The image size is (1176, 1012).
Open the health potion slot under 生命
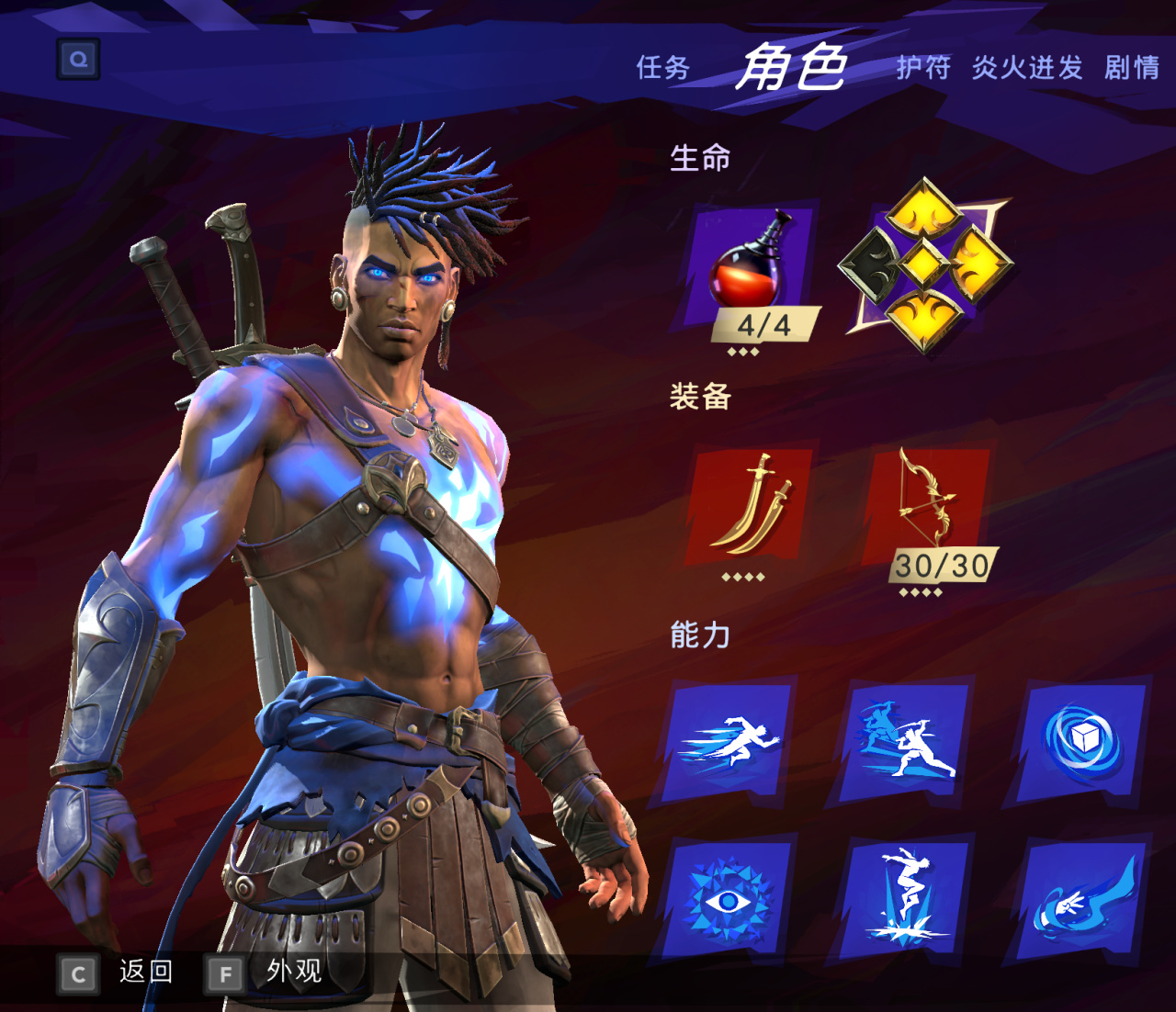(753, 275)
